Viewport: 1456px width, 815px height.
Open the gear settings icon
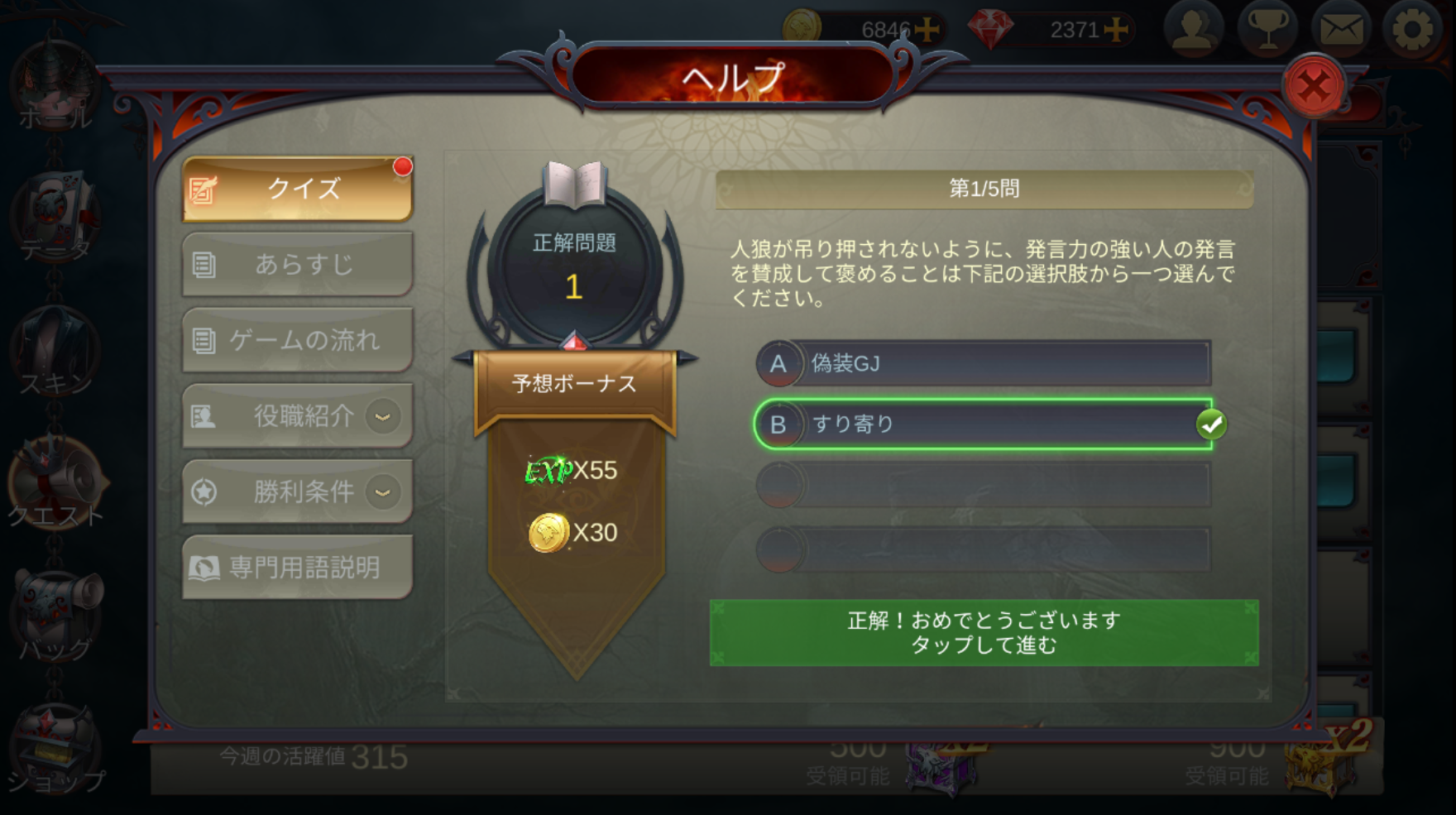1412,30
